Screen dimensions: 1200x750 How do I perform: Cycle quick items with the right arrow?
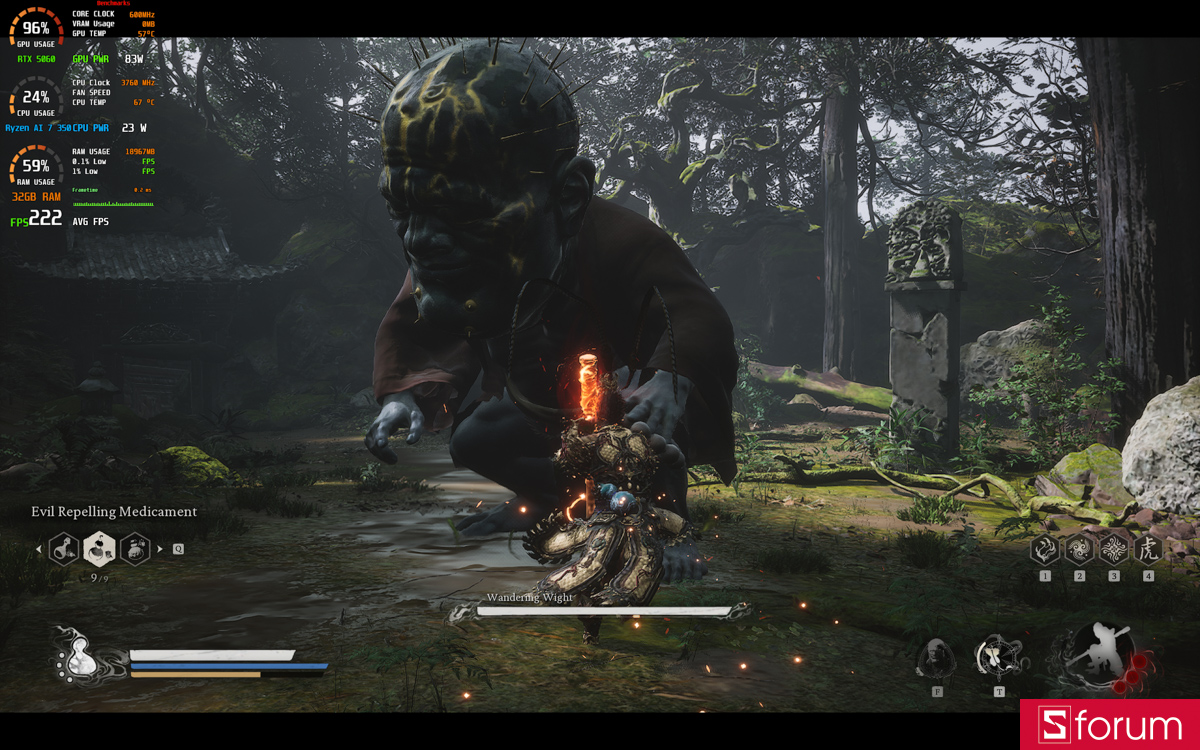click(160, 549)
